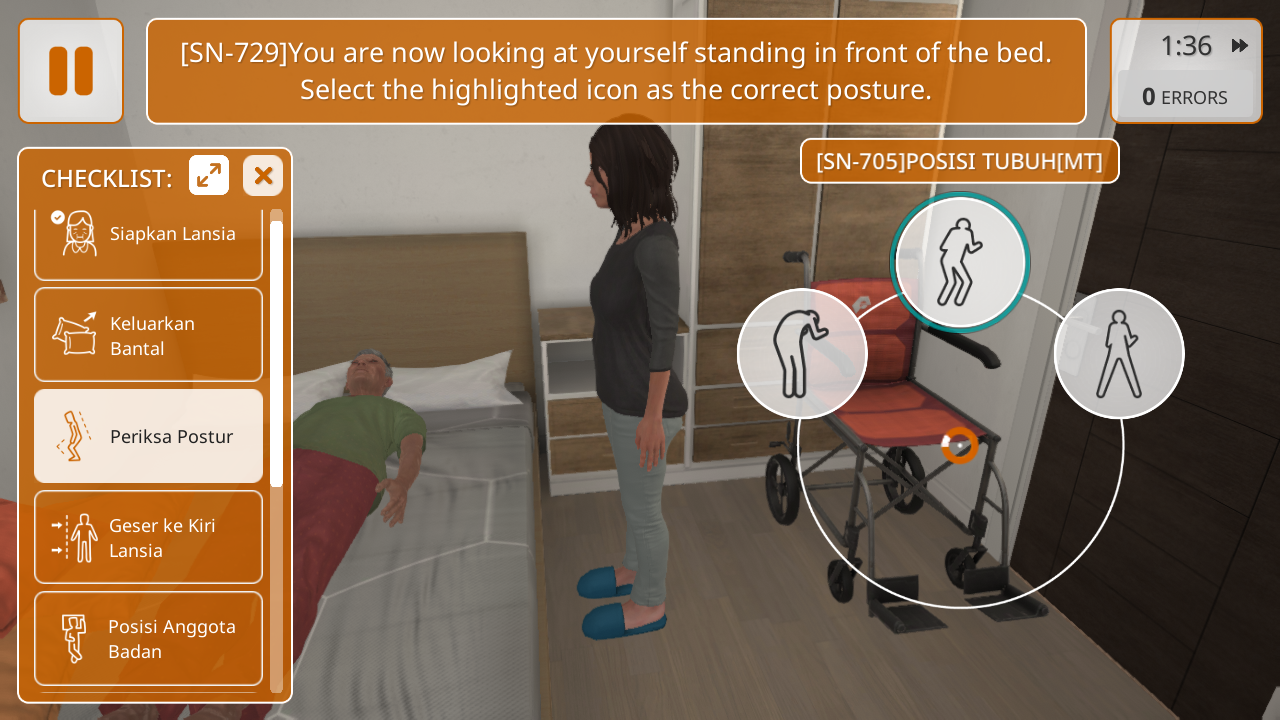Pick the wide-stance standing posture icon
The height and width of the screenshot is (720, 1280).
(x=1119, y=353)
